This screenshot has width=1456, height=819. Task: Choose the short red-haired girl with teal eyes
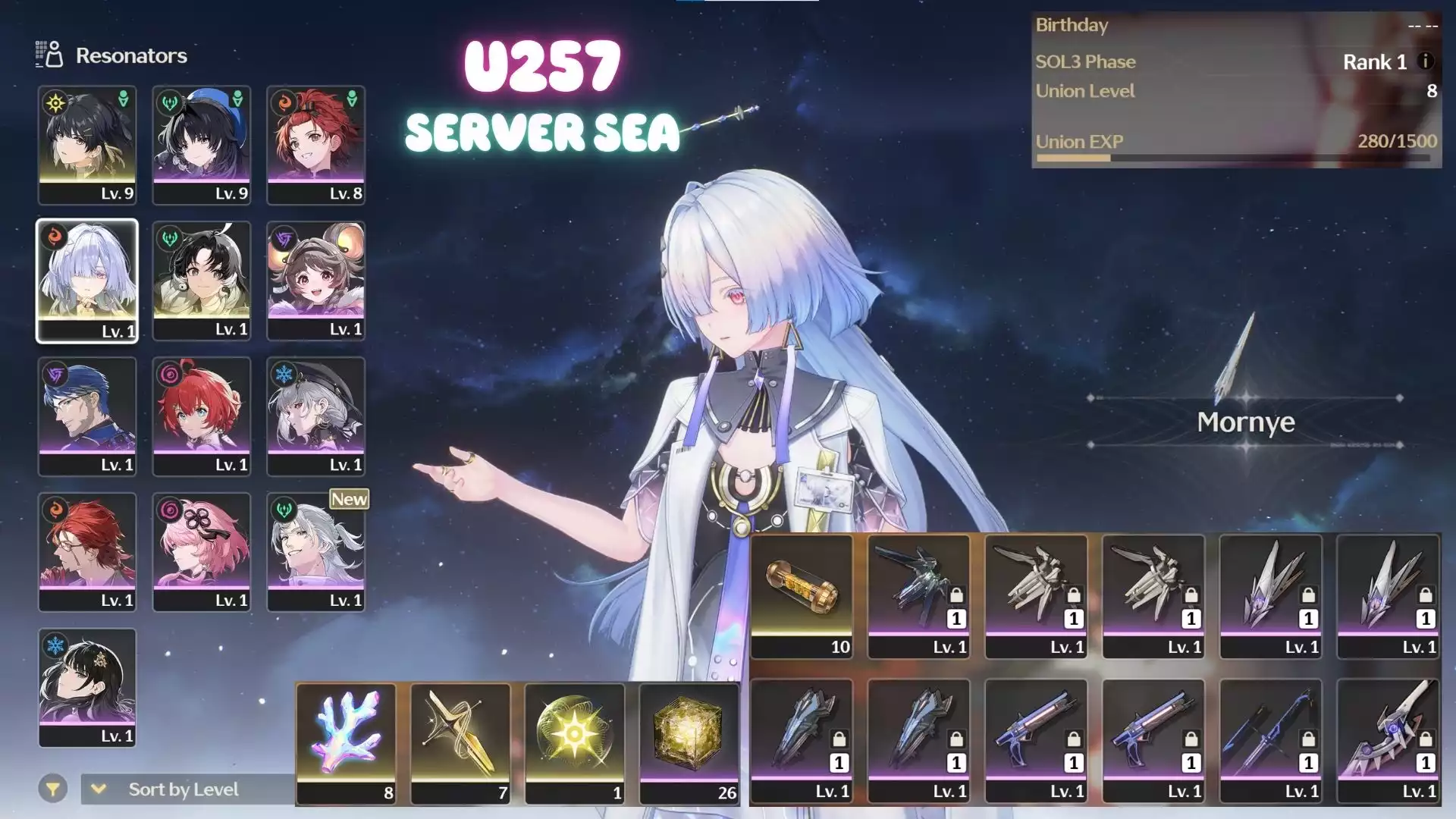pos(202,416)
